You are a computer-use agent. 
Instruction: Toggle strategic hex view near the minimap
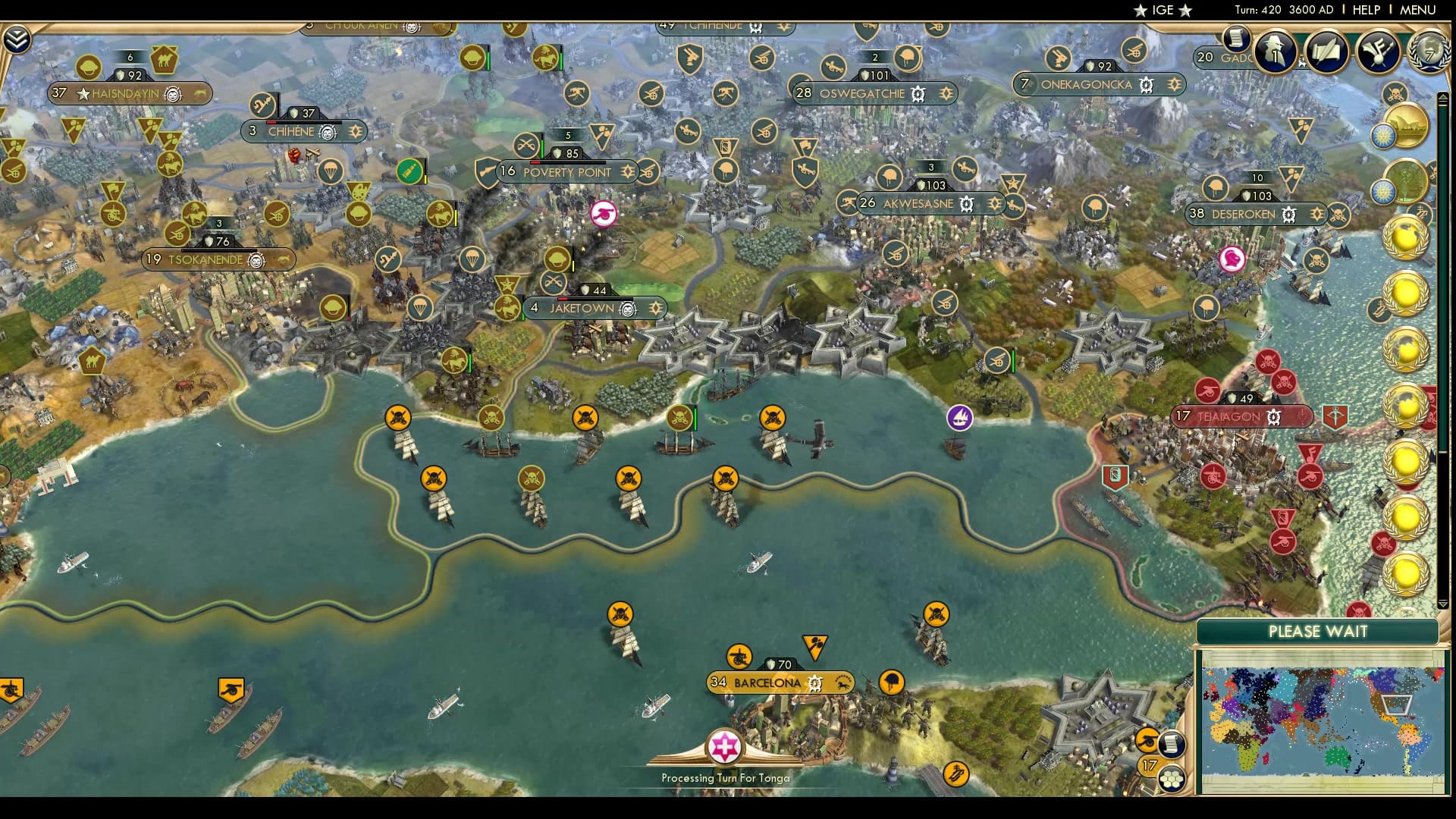click(x=1172, y=779)
